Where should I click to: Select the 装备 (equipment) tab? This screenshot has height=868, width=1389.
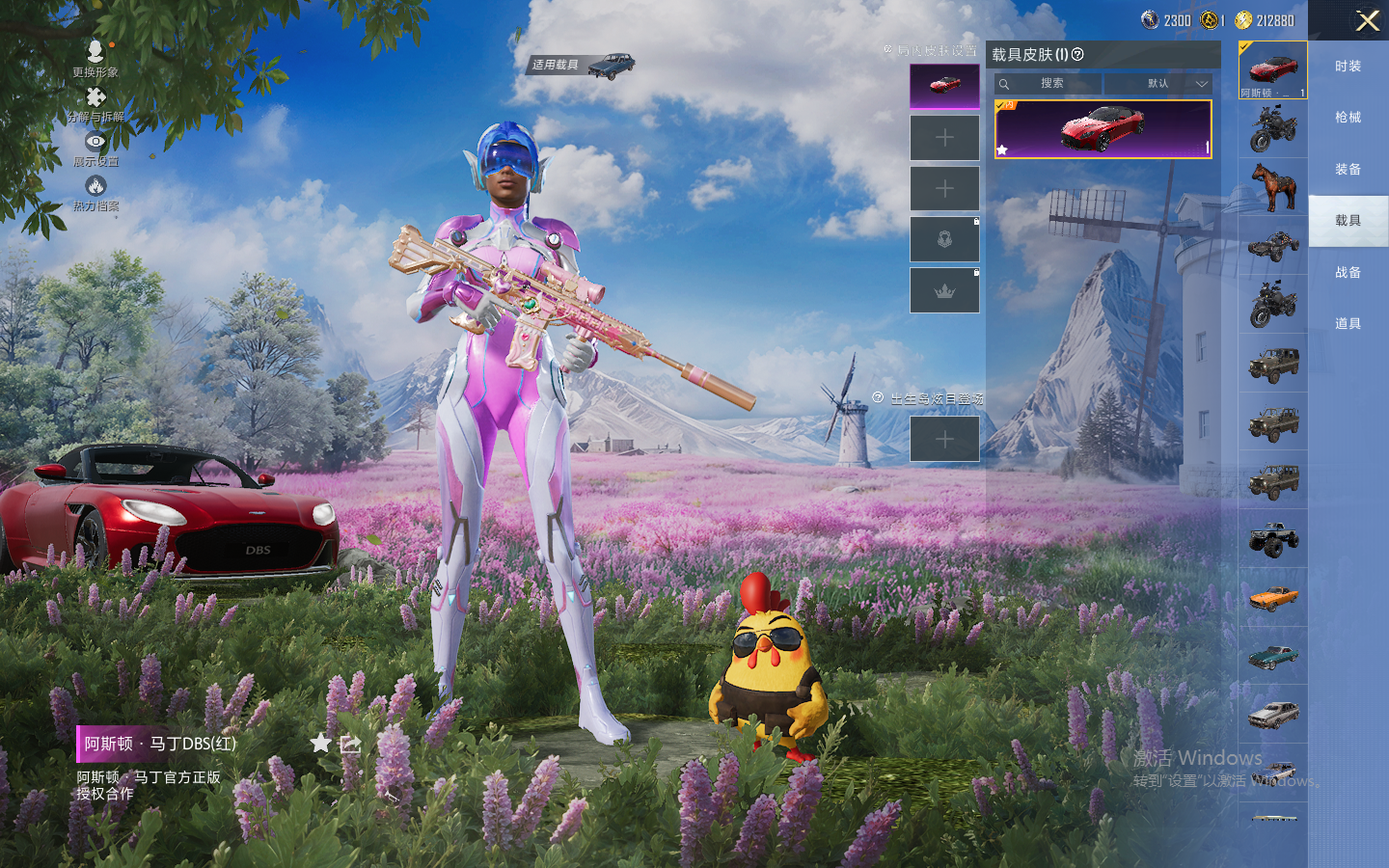point(1348,170)
